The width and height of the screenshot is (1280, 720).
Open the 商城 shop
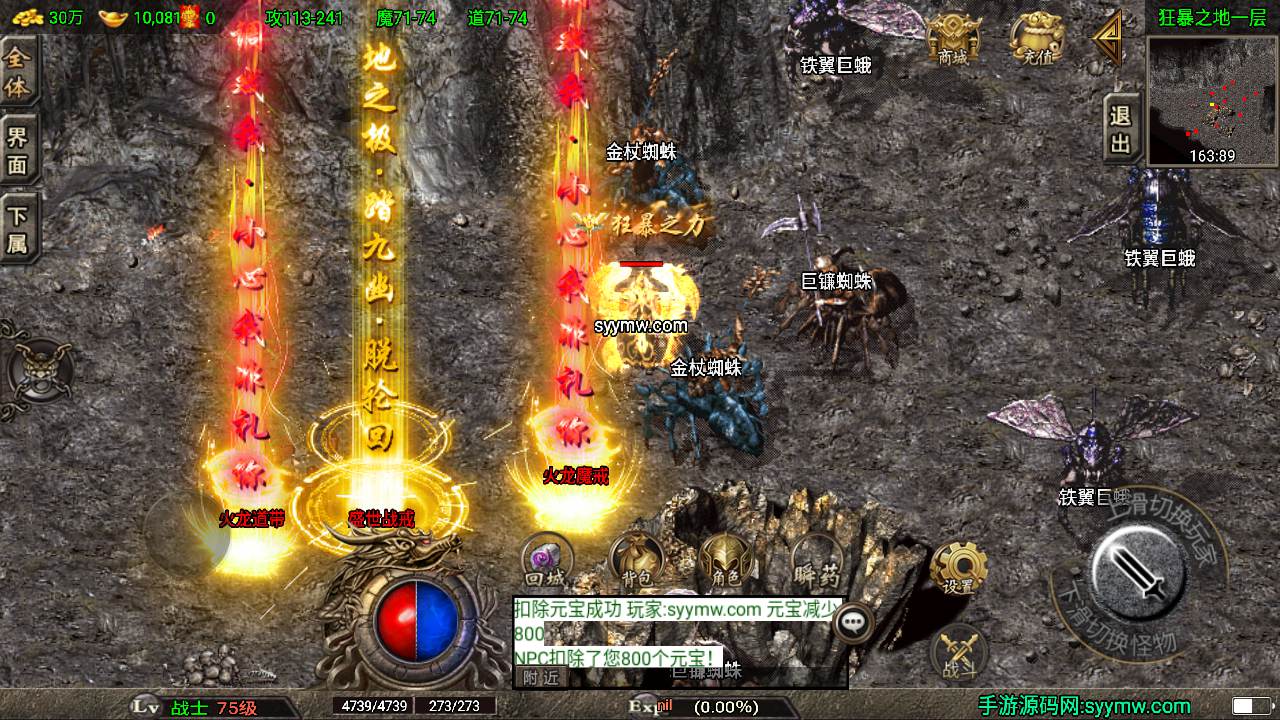952,41
